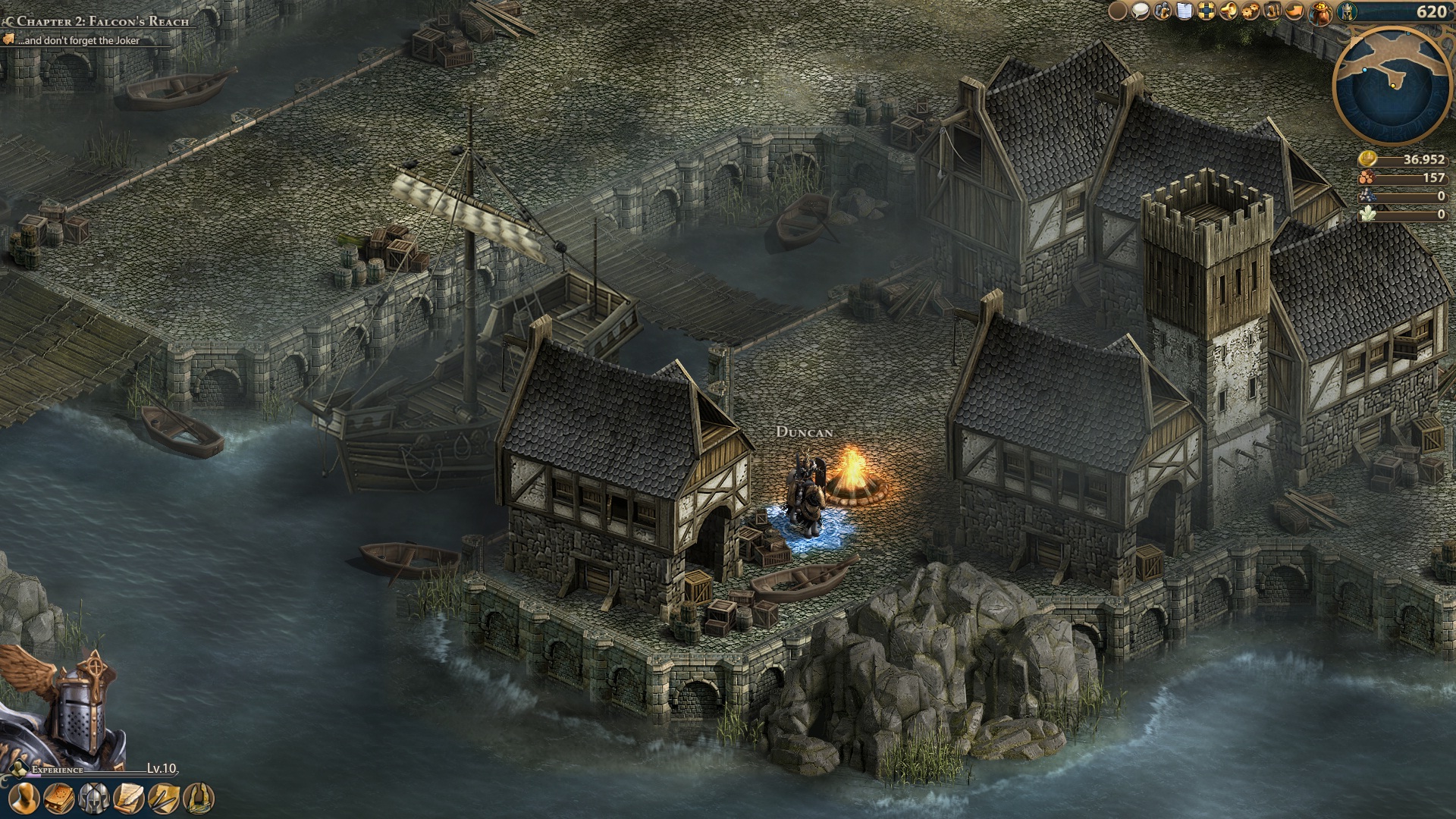
Task: Select the helmets companions icon at bottom
Action: coord(93,800)
